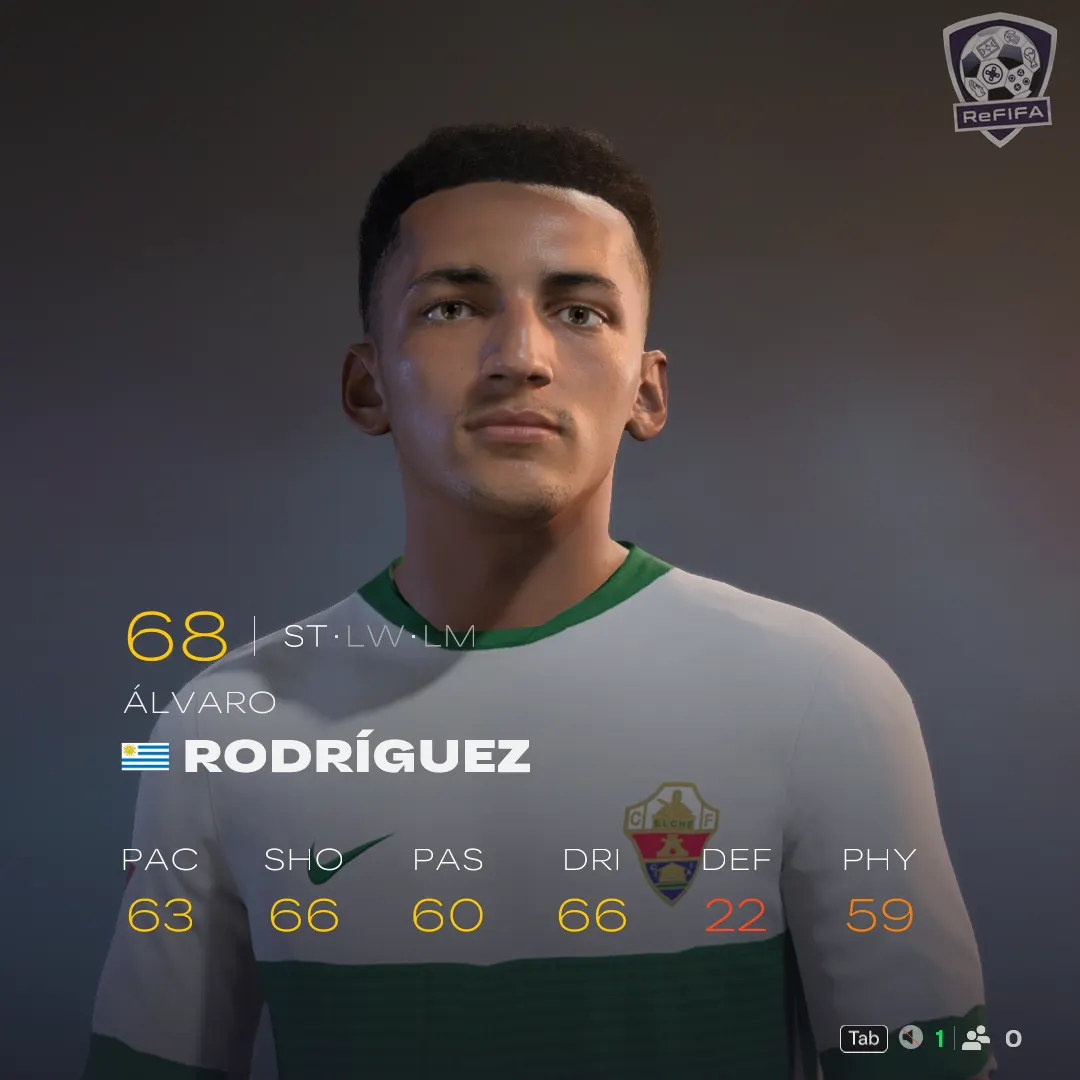
Task: Click the muted speaker voice chat icon
Action: point(910,1038)
